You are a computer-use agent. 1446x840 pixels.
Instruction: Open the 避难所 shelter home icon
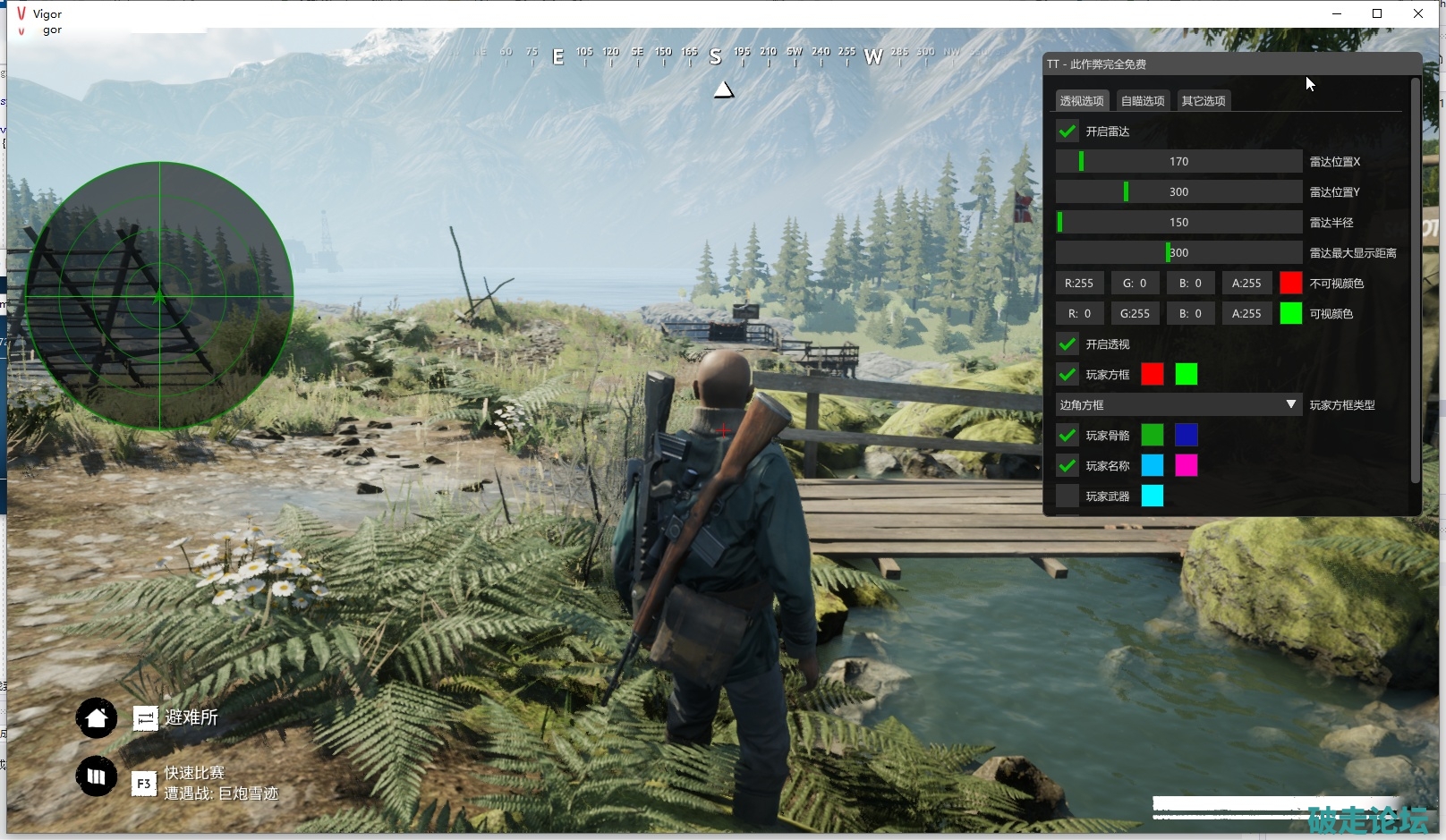(97, 717)
